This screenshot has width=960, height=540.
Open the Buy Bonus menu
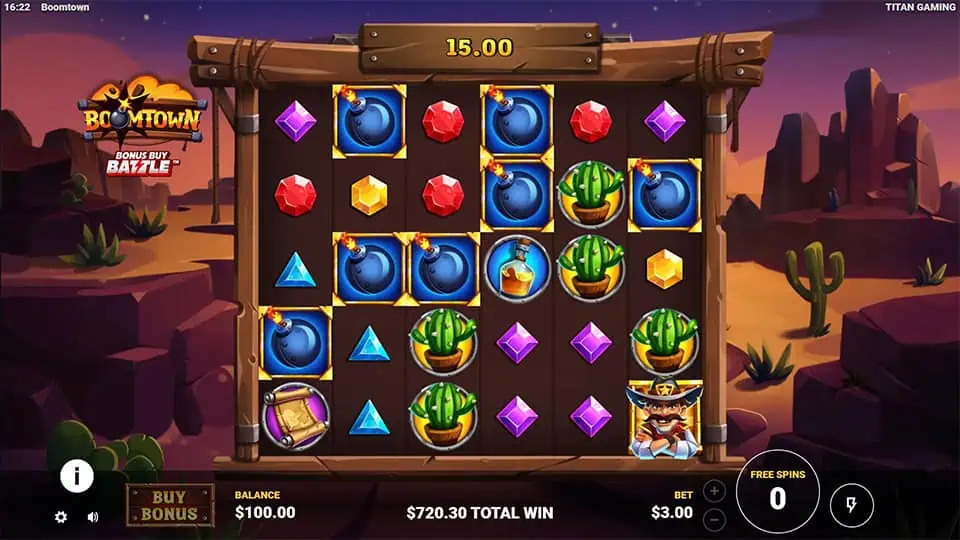pyautogui.click(x=169, y=505)
